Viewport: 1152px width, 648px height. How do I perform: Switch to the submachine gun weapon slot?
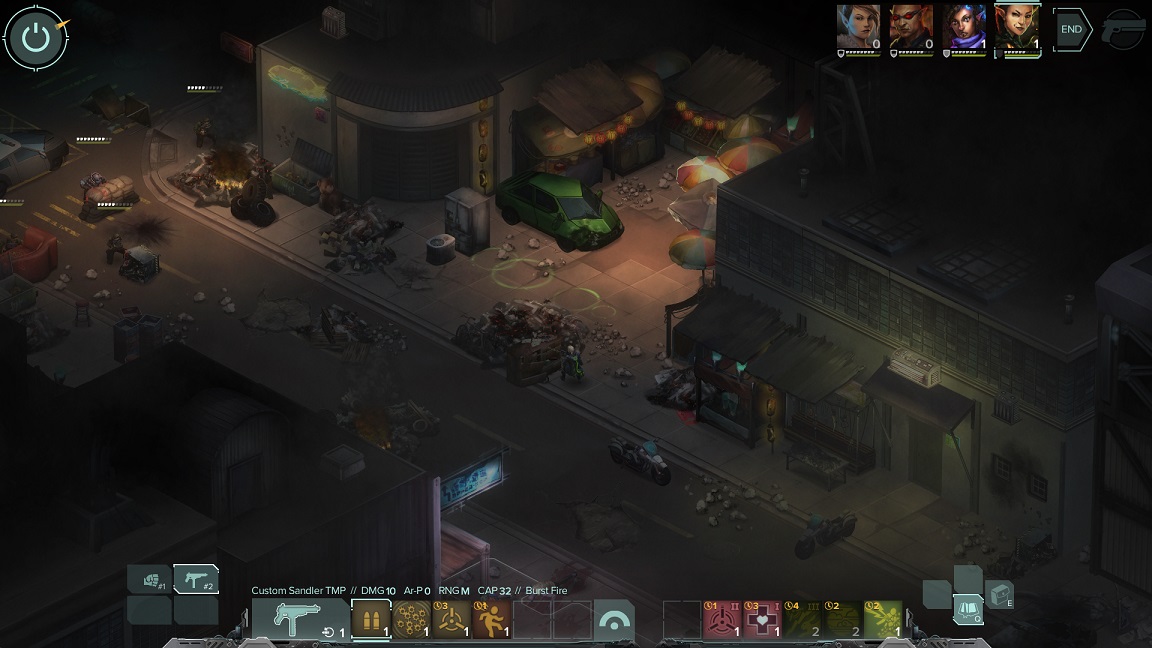coord(196,580)
